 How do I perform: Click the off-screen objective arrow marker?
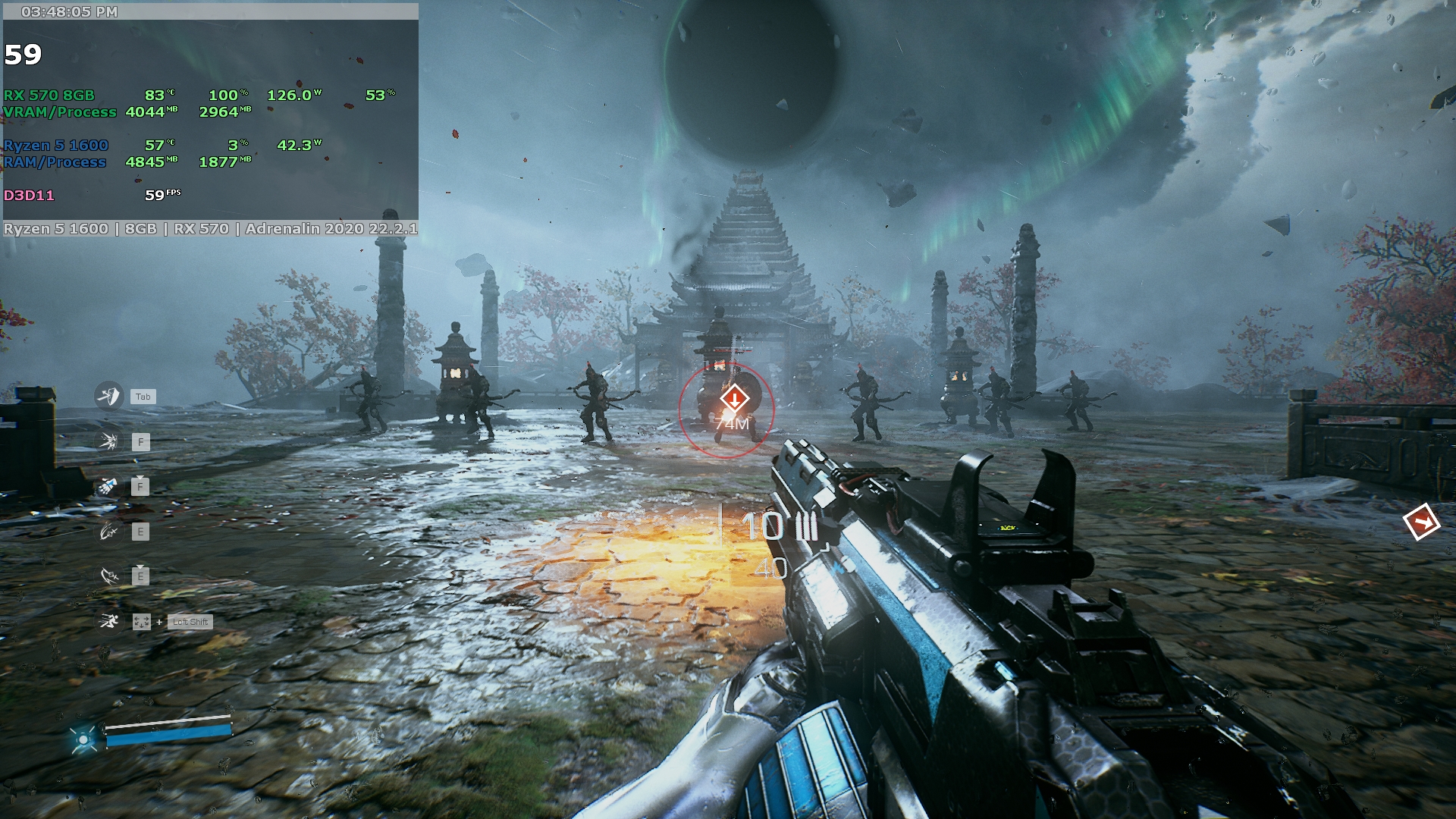1421,522
